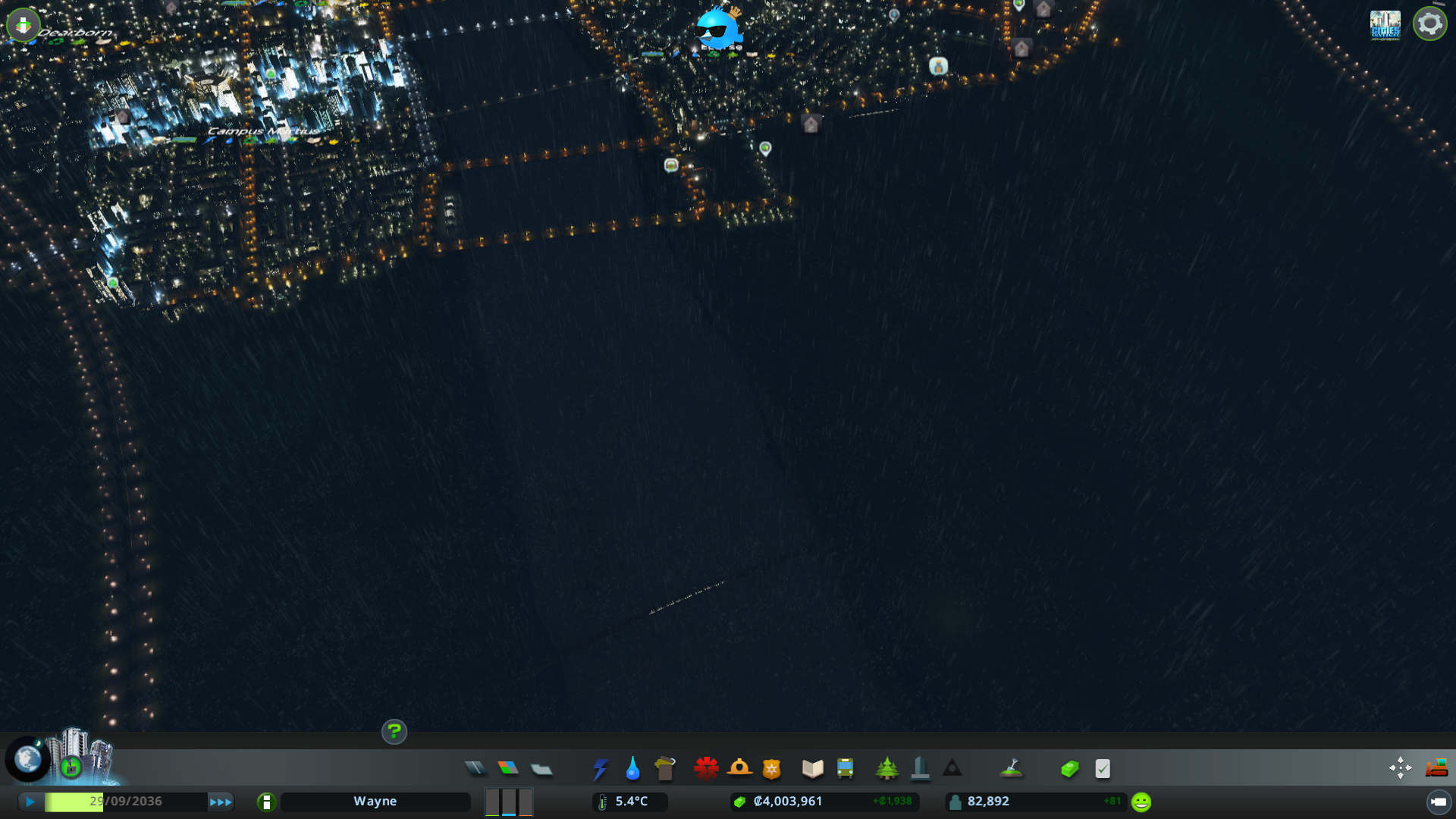Open the Water and Sewage menu
The height and width of the screenshot is (819, 1456).
[x=632, y=768]
